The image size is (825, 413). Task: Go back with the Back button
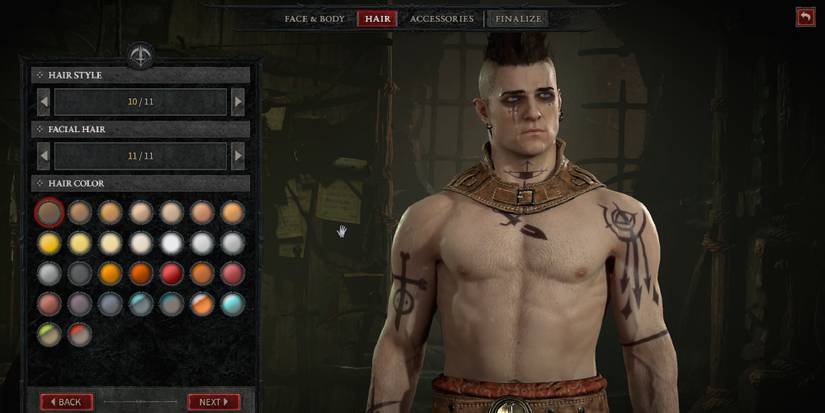[67, 402]
